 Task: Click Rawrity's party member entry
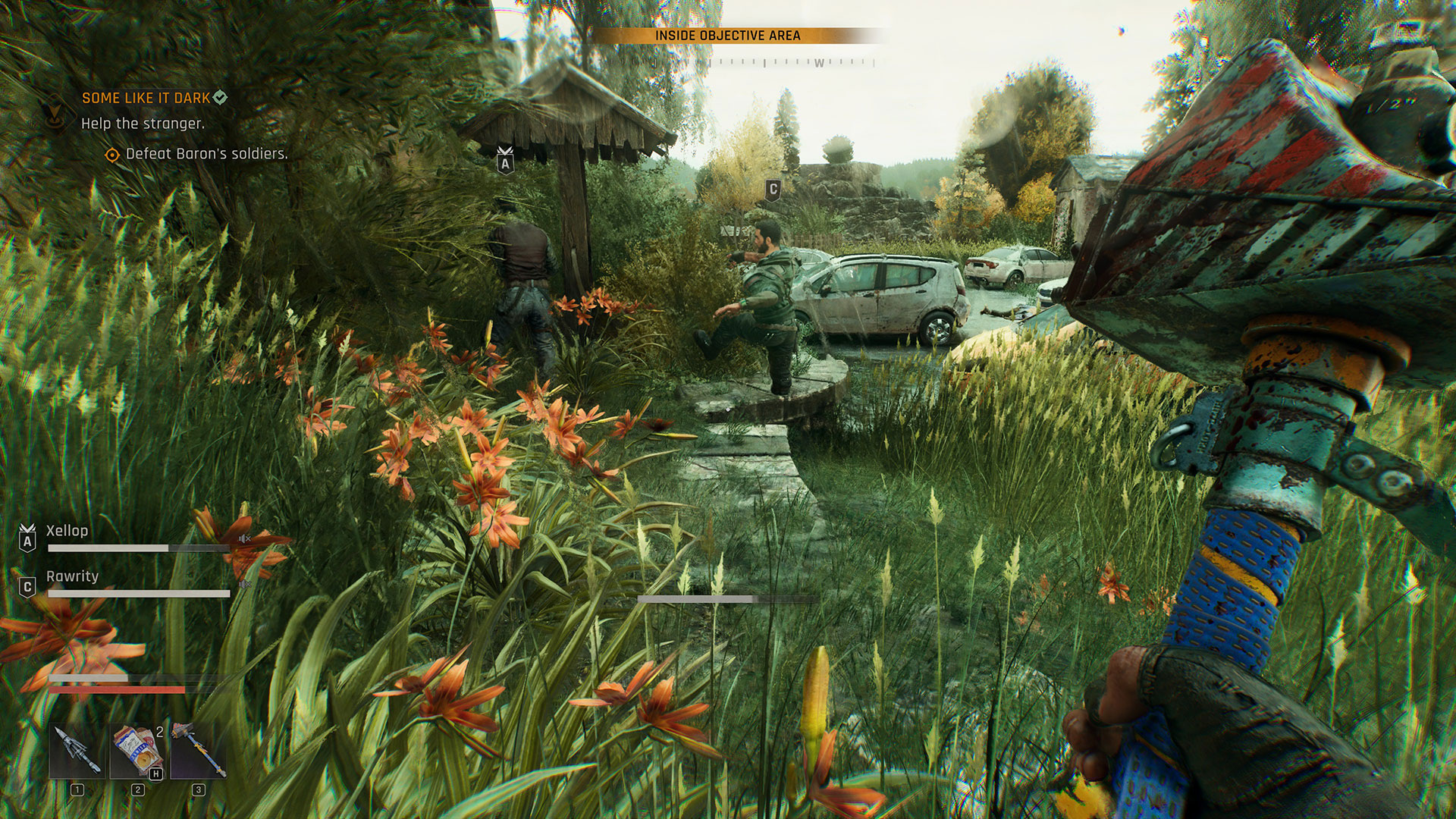[72, 576]
